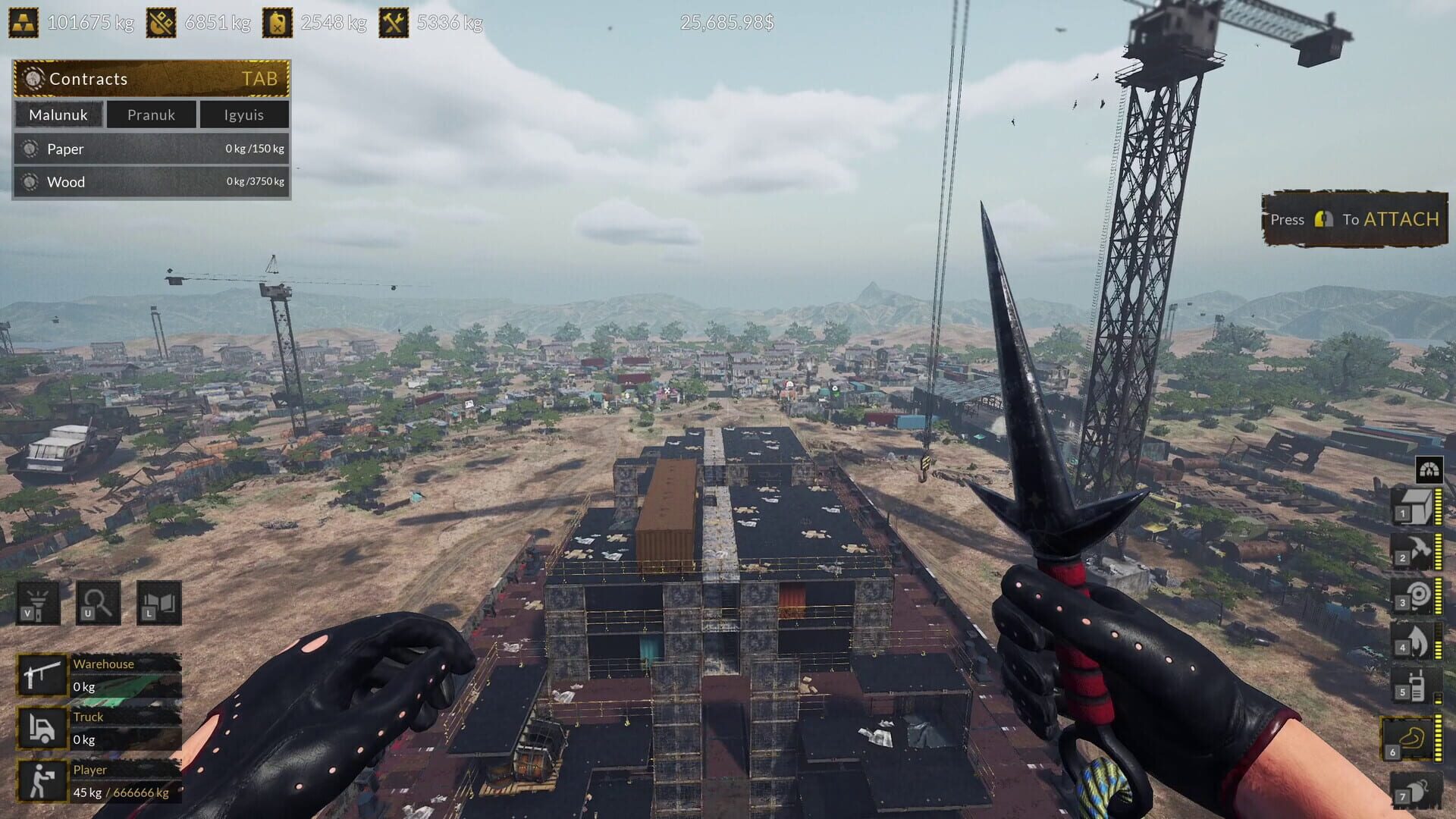Image resolution: width=1456 pixels, height=819 pixels.
Task: Click the Player carry weight icon
Action: pos(42,781)
